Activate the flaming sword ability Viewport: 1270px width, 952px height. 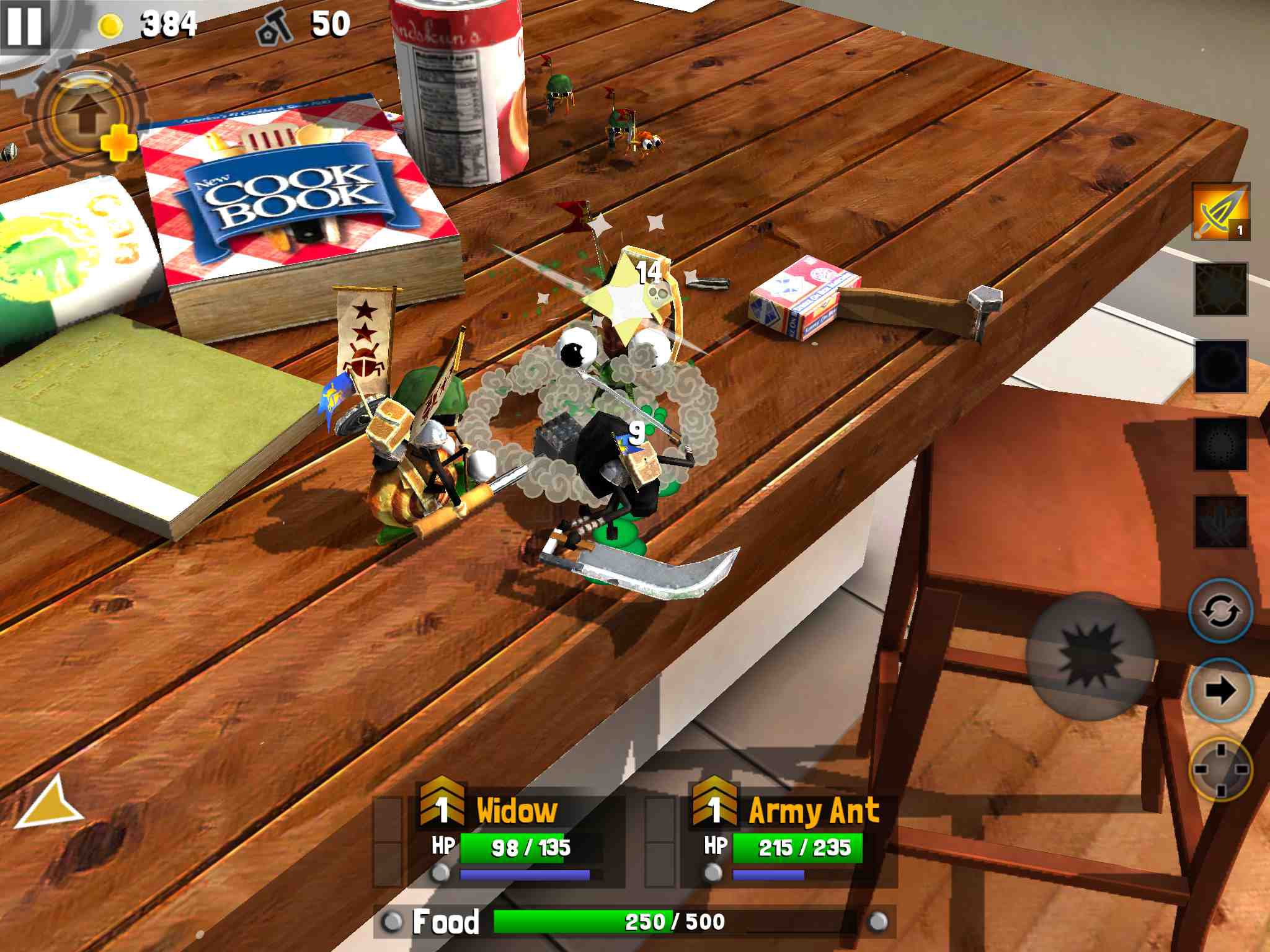tap(1220, 212)
